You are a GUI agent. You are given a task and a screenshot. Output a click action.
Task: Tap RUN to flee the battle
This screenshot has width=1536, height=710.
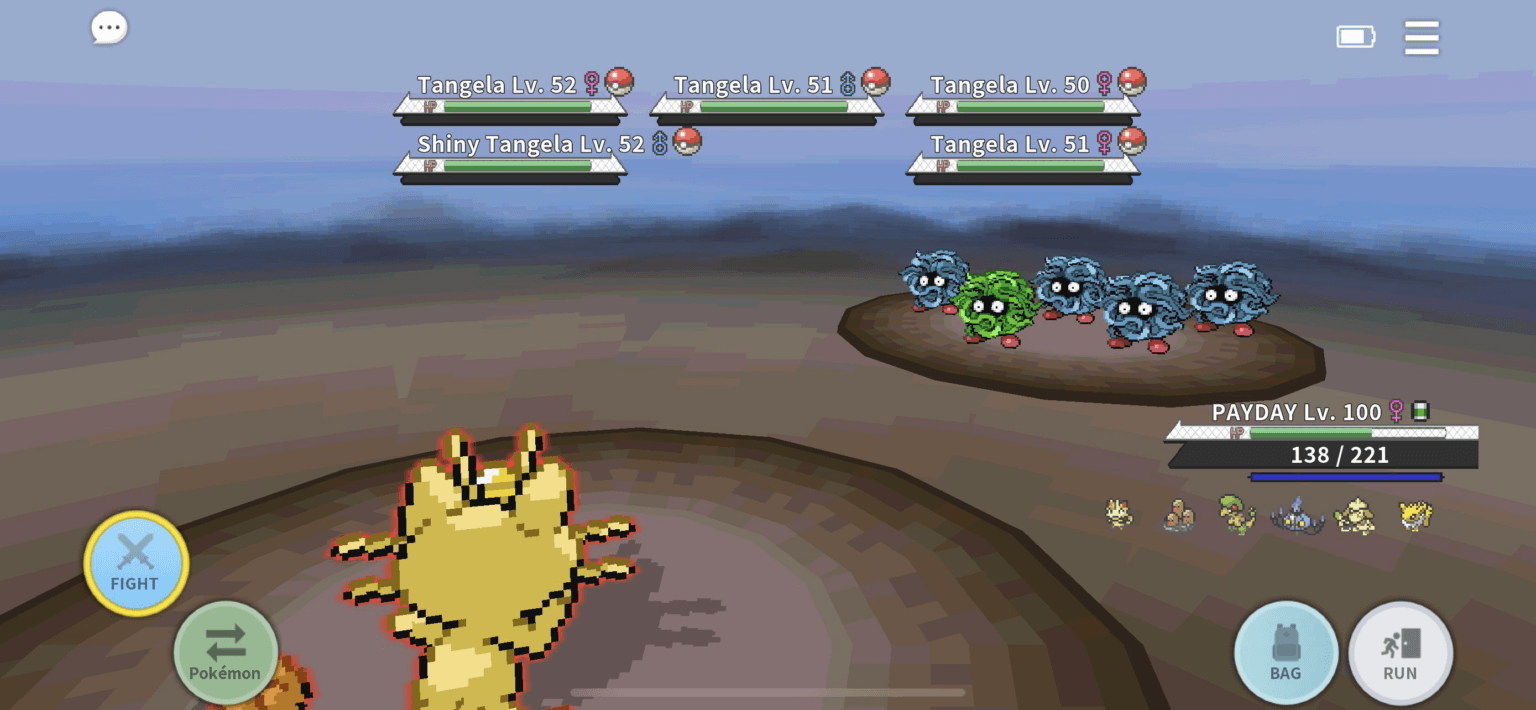[x=1400, y=653]
